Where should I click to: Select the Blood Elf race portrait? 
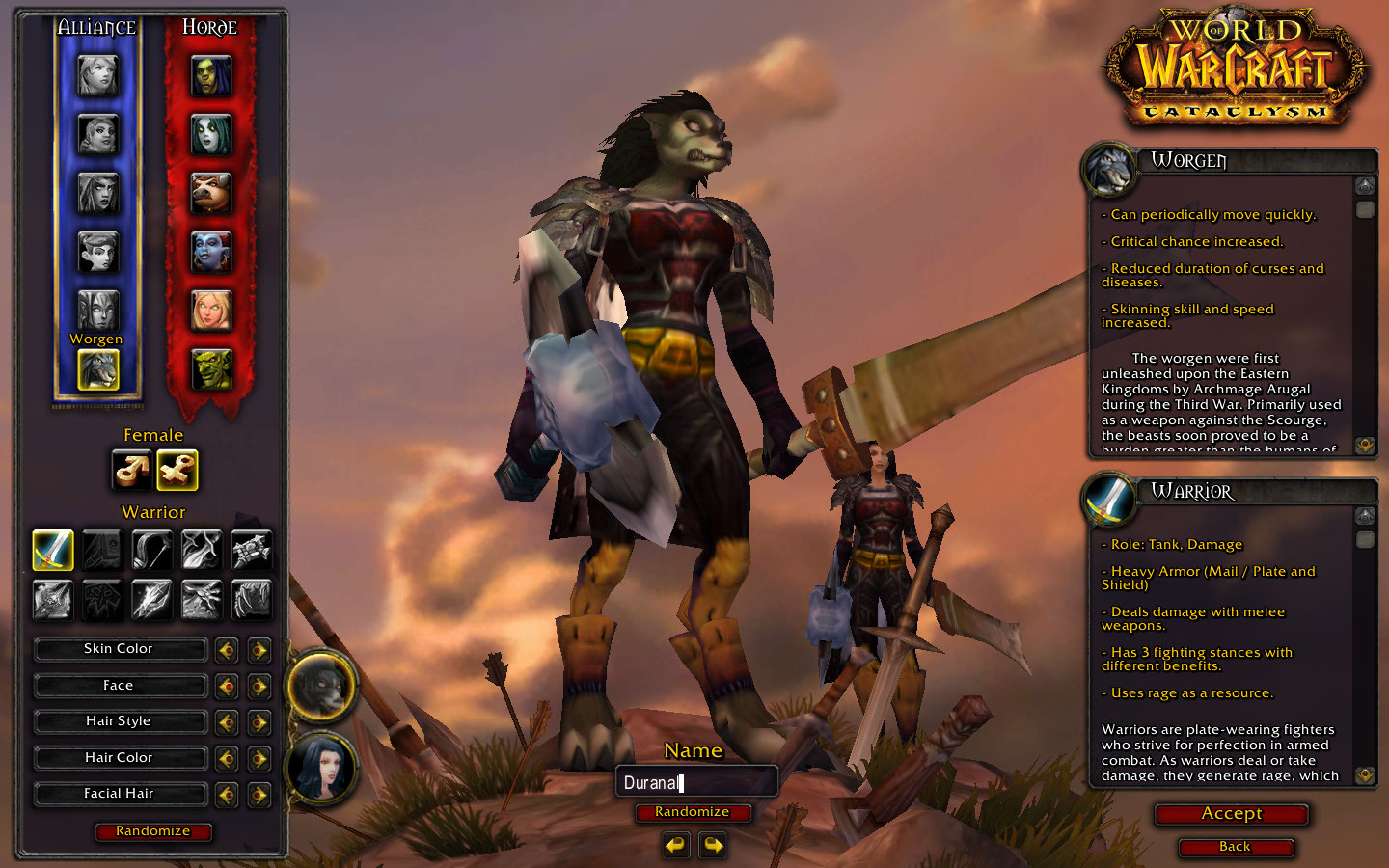point(211,311)
